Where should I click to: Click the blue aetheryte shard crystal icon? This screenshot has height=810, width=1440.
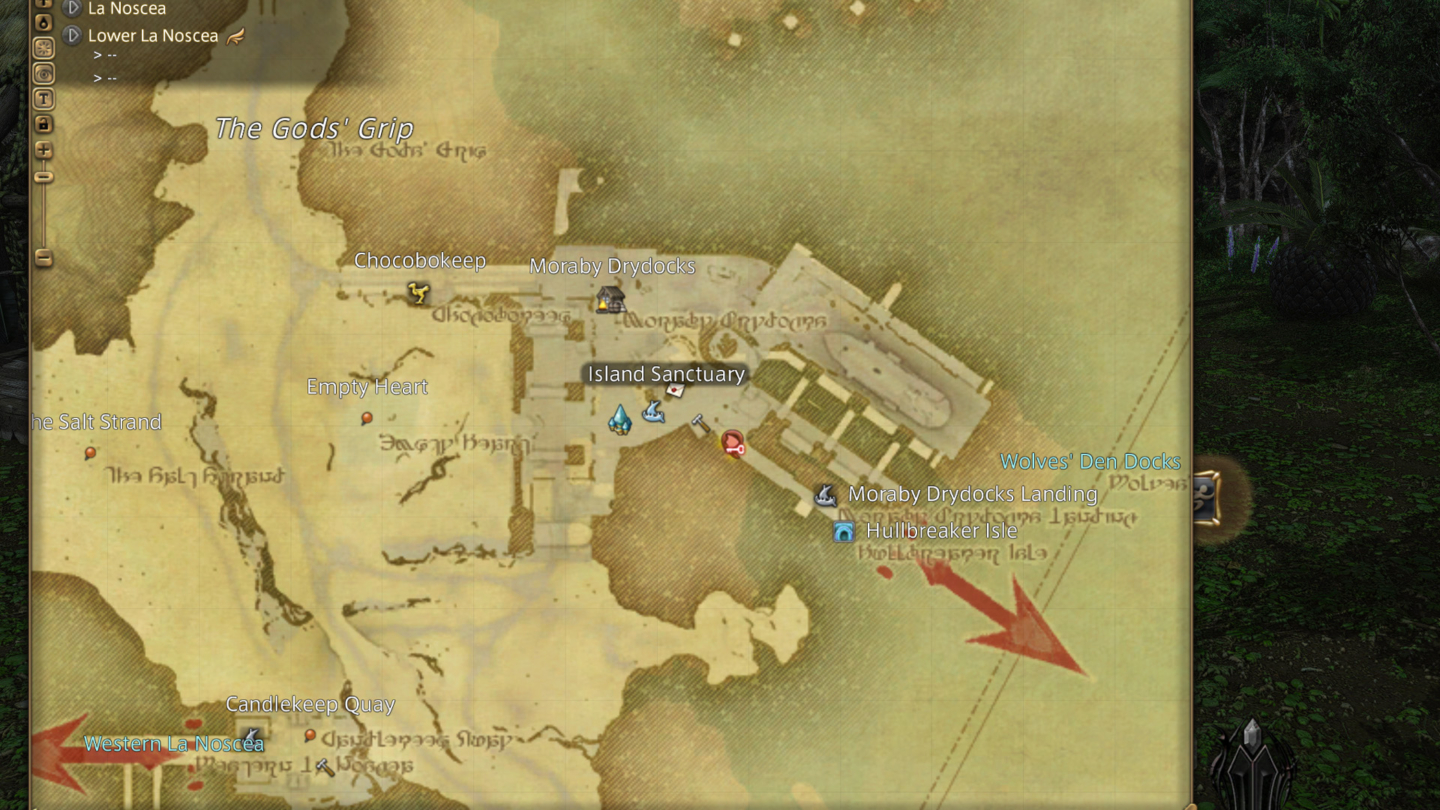pos(620,420)
